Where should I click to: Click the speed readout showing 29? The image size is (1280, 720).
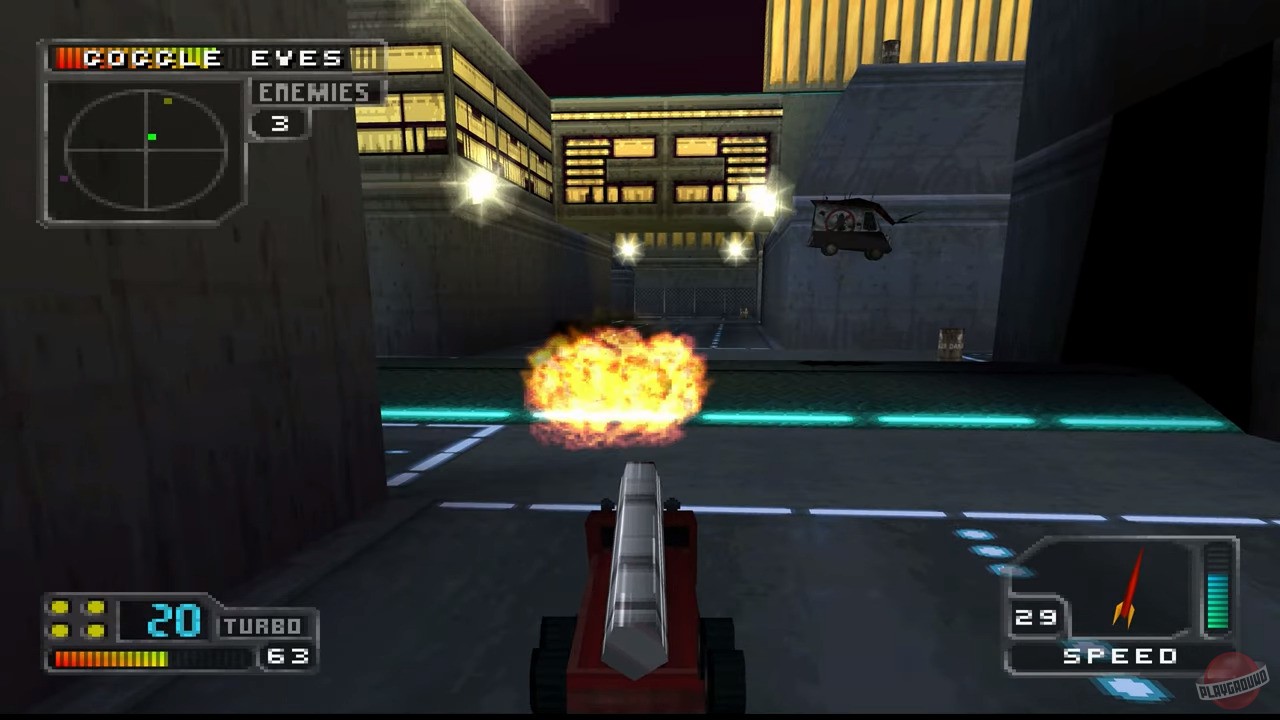tap(1037, 617)
